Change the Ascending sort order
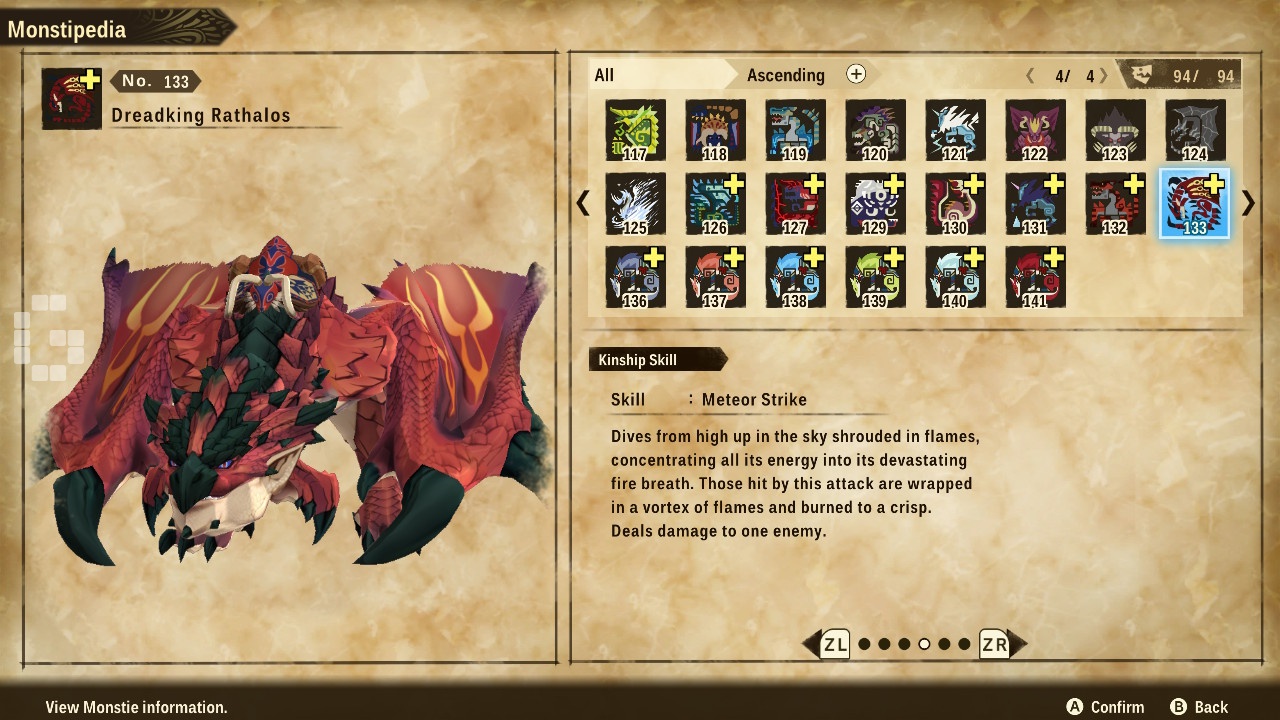The image size is (1280, 720). 786,75
